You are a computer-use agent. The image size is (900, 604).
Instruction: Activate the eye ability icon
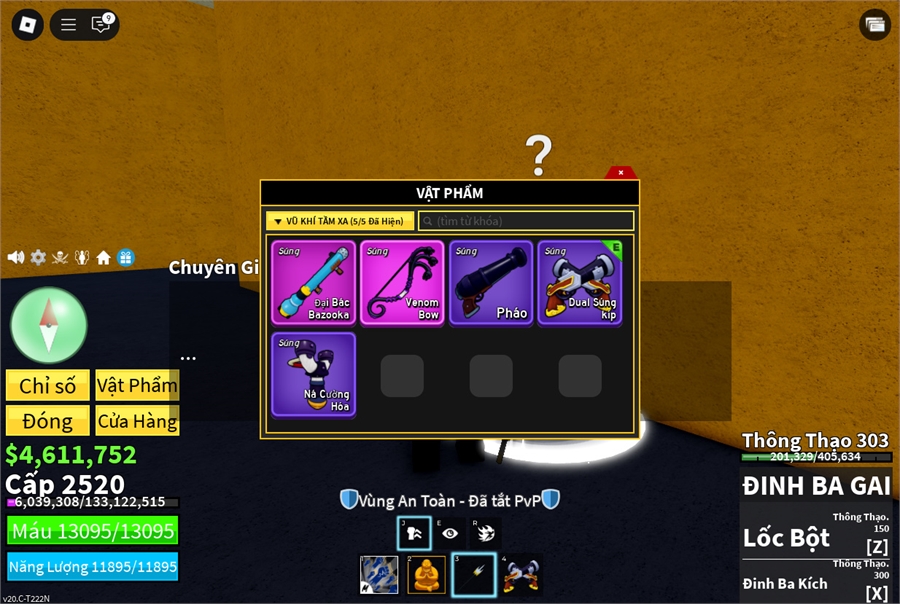pyautogui.click(x=450, y=533)
